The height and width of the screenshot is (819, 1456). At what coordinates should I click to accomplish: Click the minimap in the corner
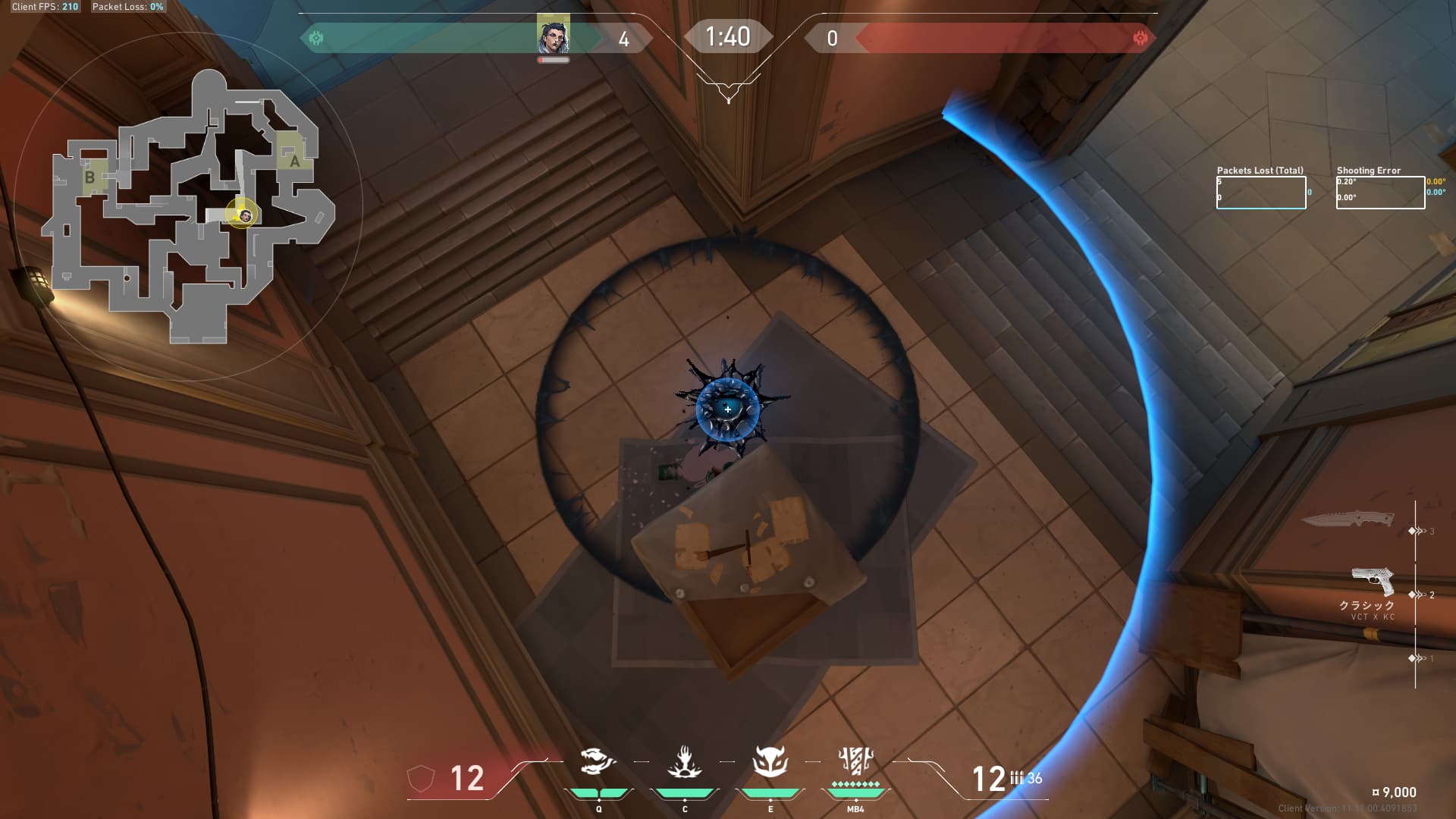188,206
